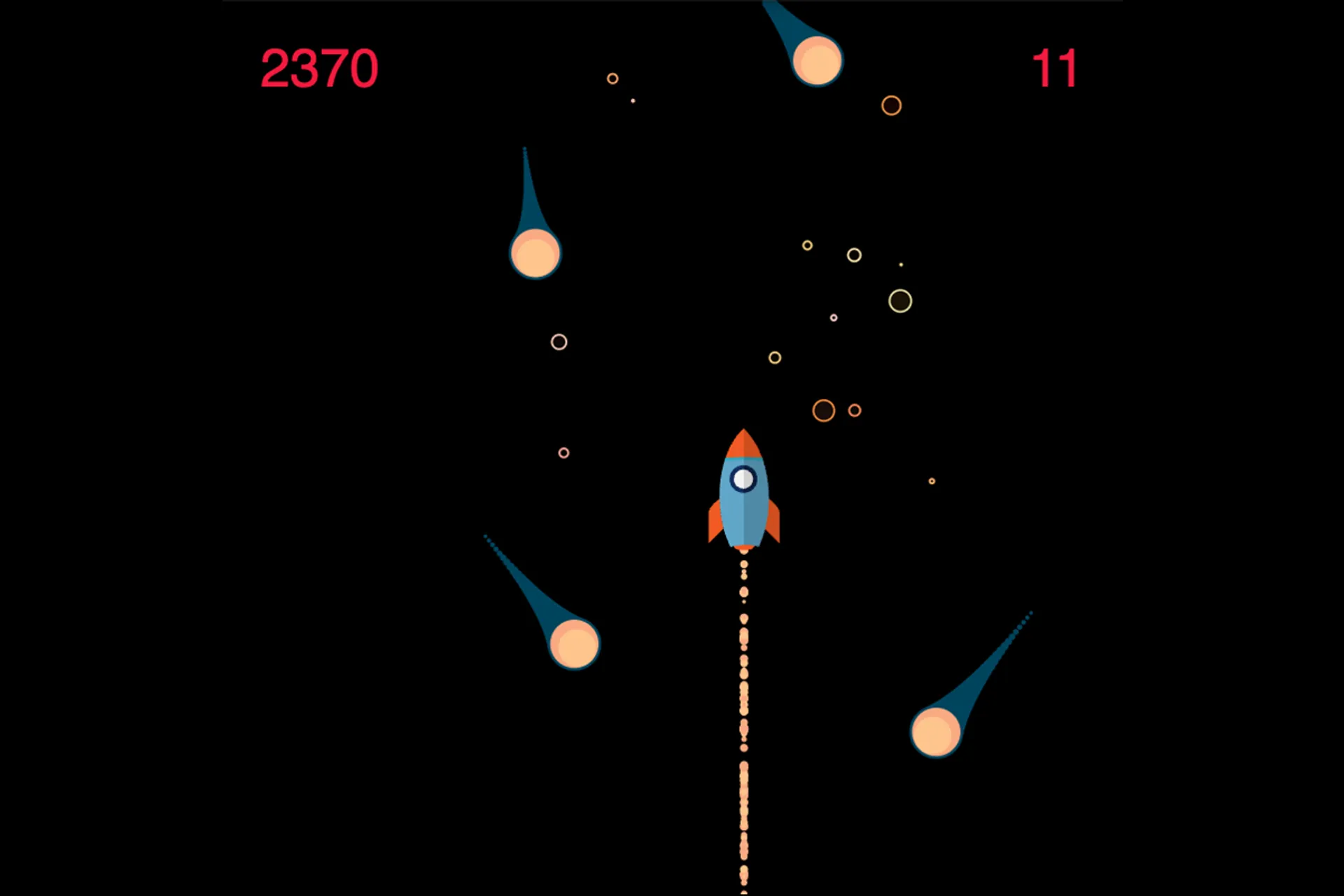Select the tiny orange ring on far right
1344x896 pixels.
pyautogui.click(x=931, y=479)
